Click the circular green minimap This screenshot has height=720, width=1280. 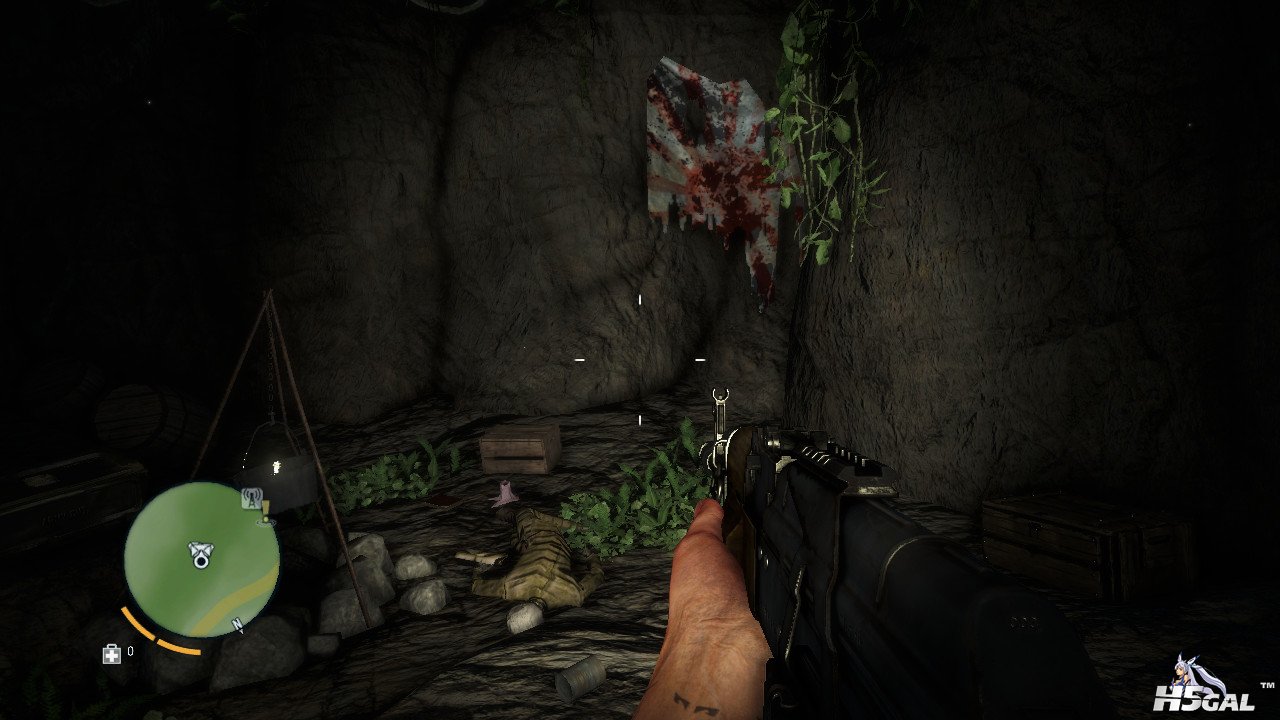coord(201,559)
